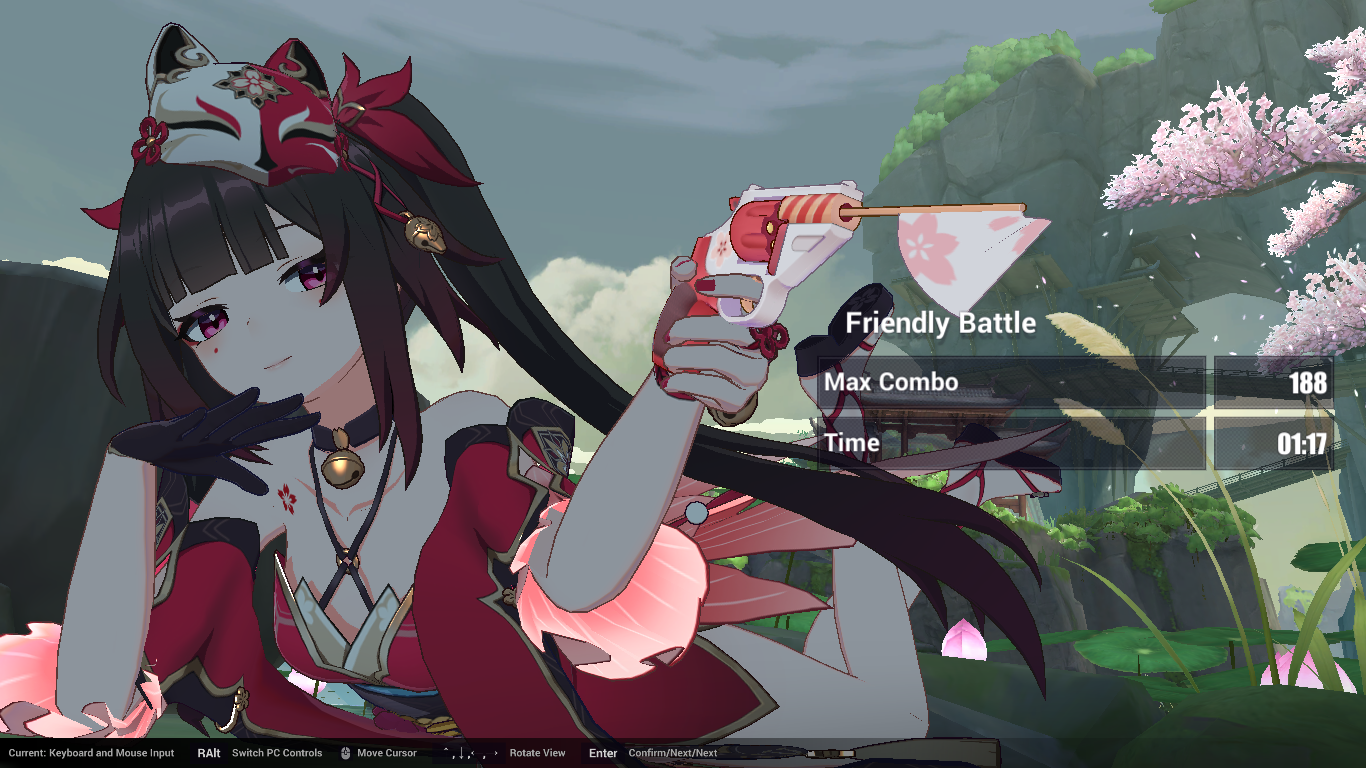
Task: Click the Rotate View text label
Action: (x=537, y=754)
